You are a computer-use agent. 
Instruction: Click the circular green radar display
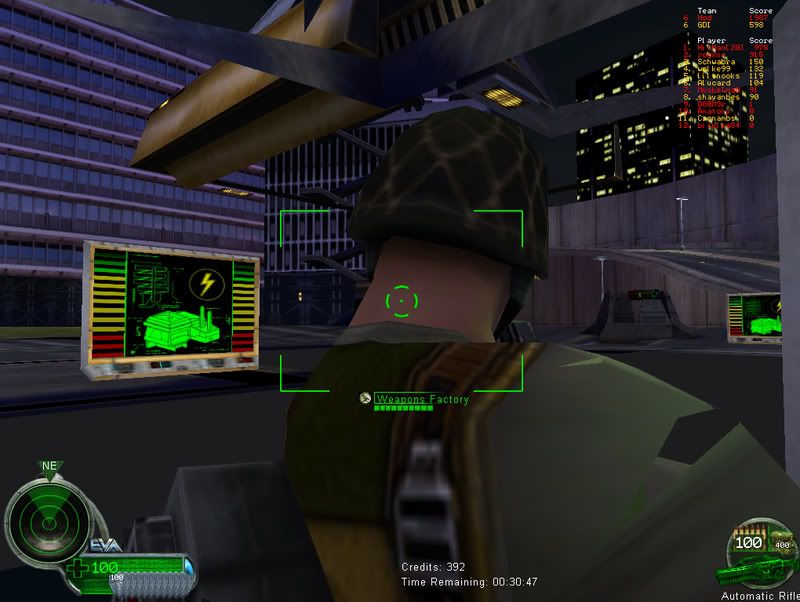pos(40,516)
